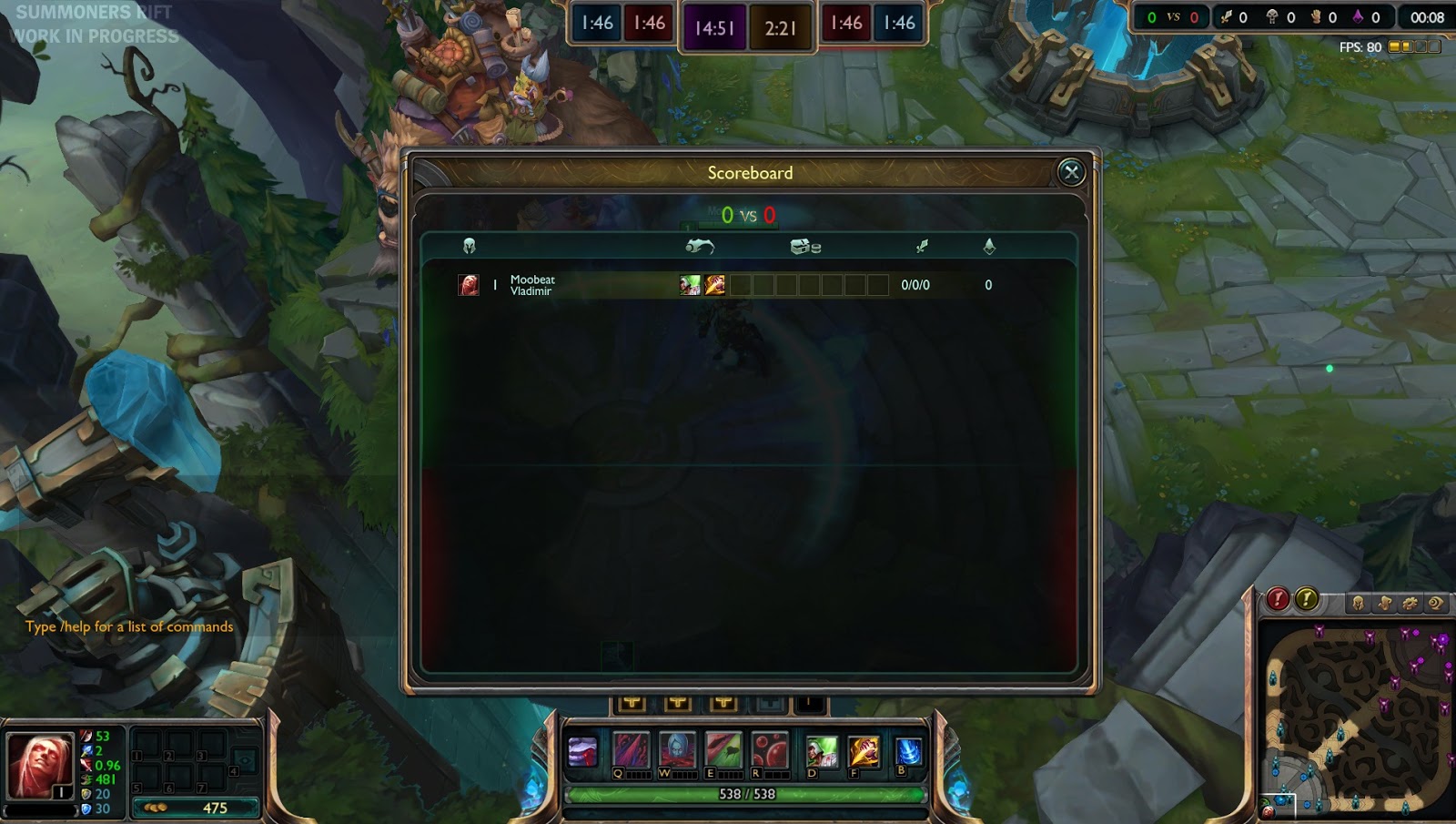Viewport: 1456px width, 824px height.
Task: Open options with the gear icon
Action: tap(1410, 603)
